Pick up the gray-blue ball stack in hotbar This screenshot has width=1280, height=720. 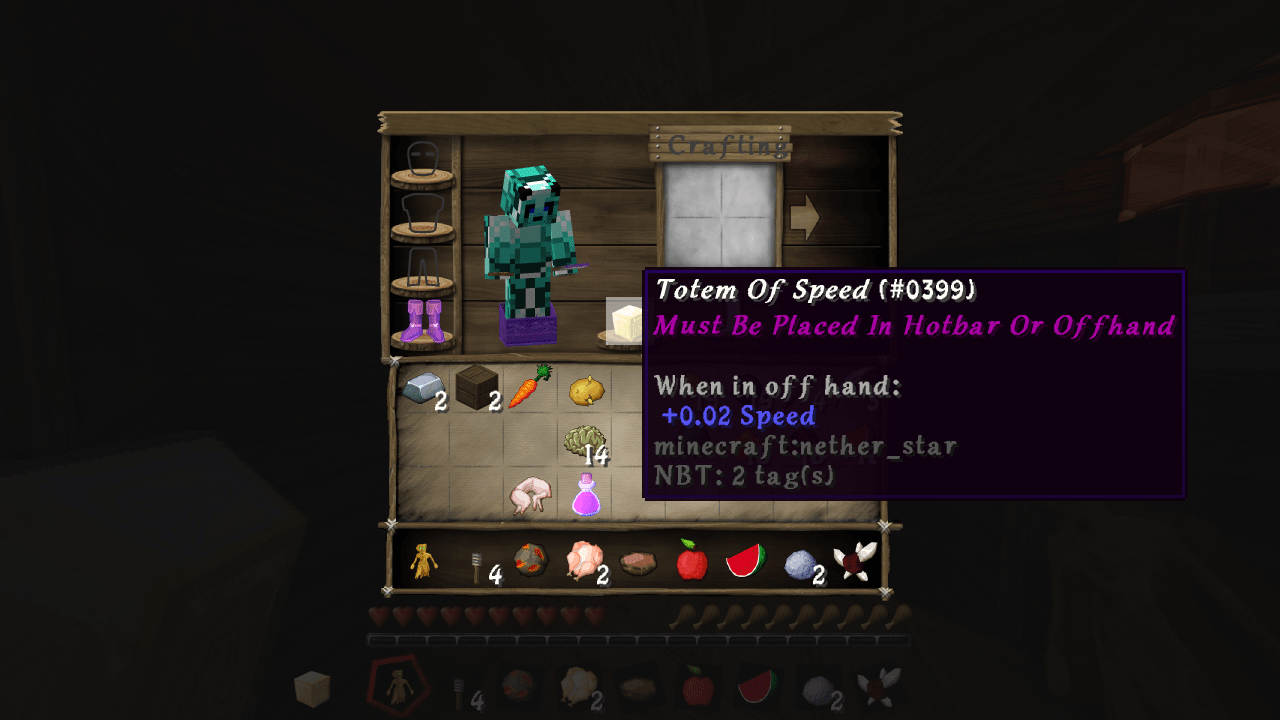click(800, 563)
